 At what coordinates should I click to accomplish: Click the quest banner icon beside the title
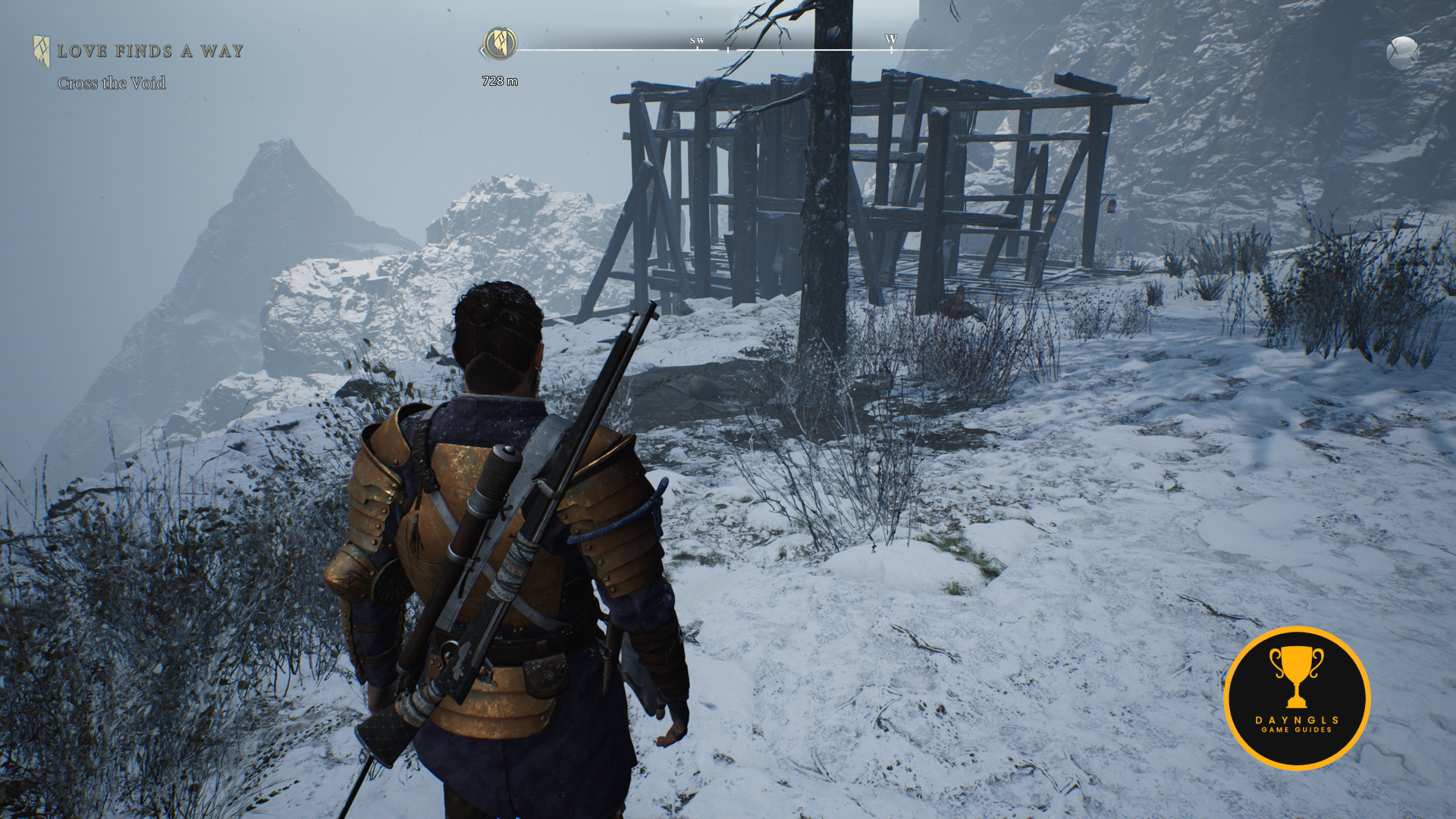[41, 51]
